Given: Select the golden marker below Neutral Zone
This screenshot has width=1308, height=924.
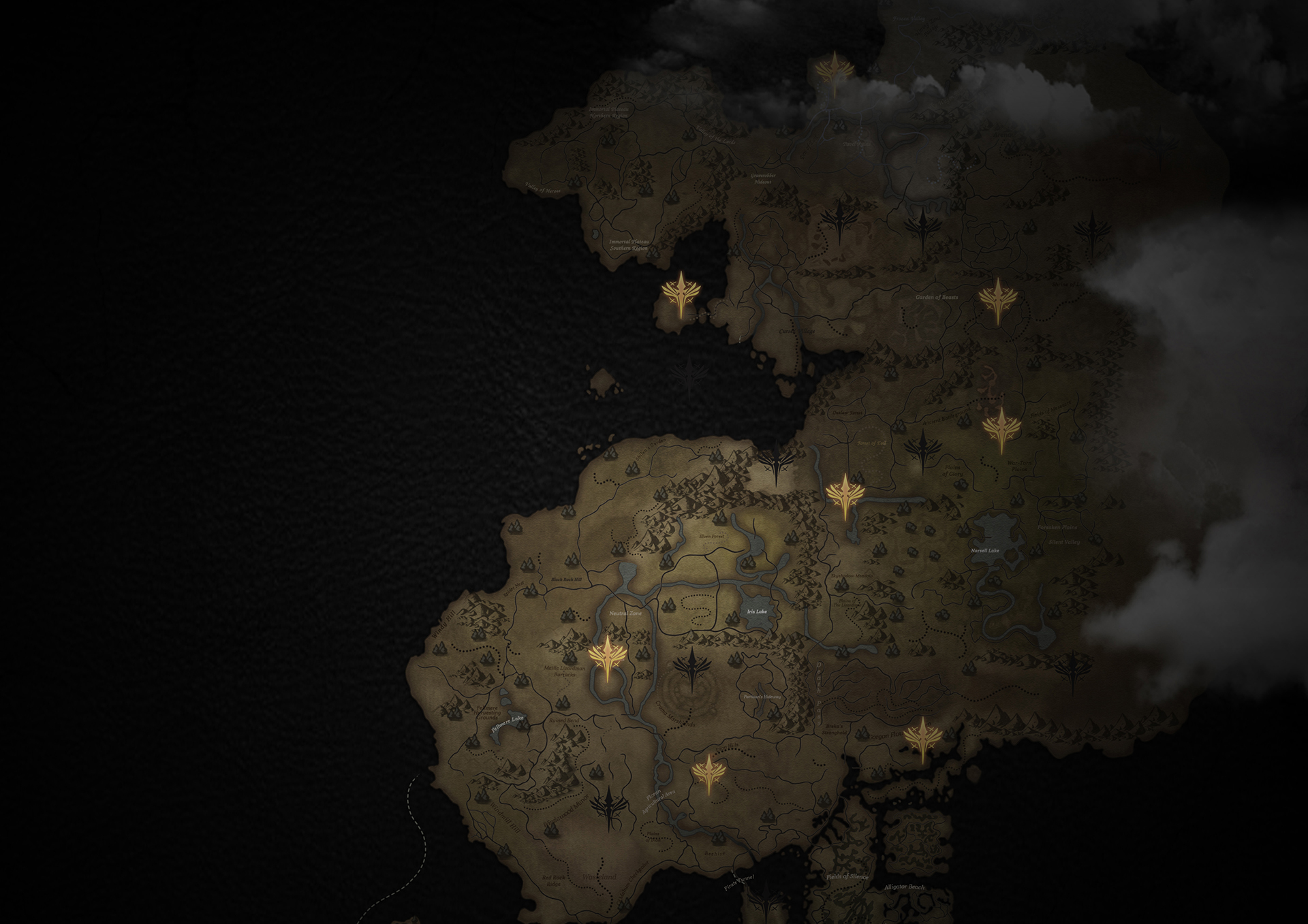Looking at the screenshot, I should click(x=607, y=658).
